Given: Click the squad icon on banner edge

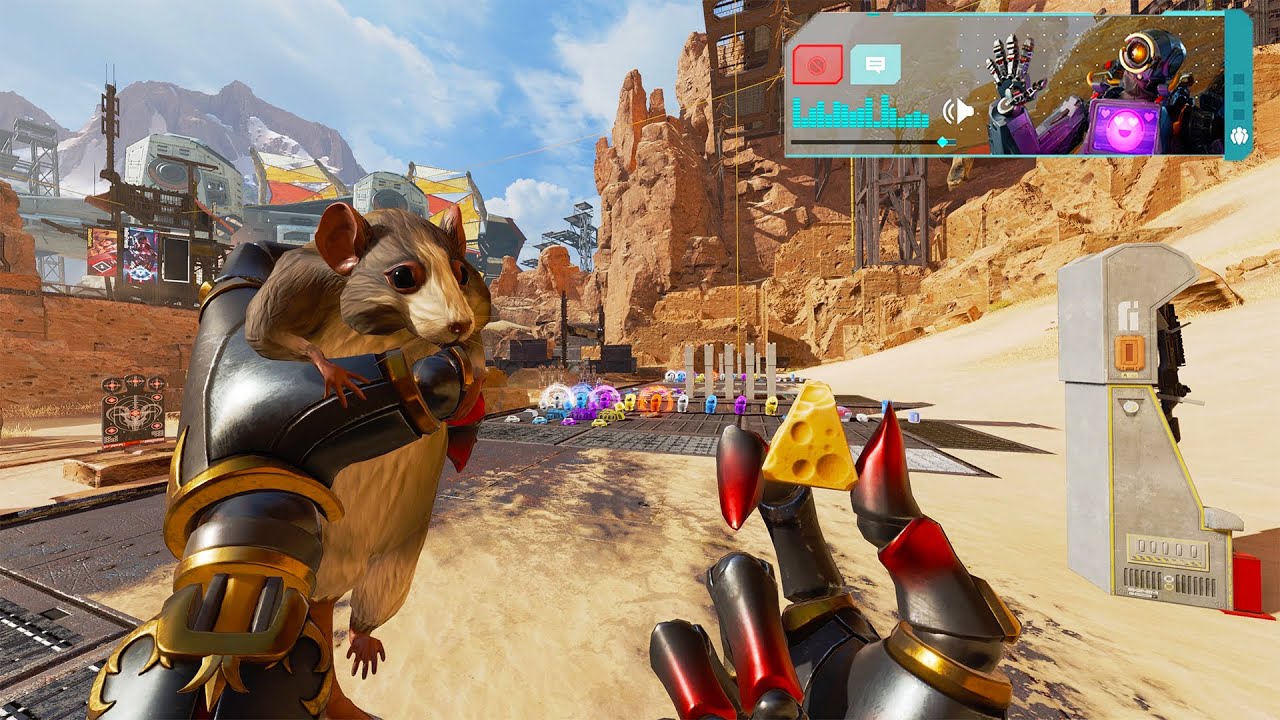Looking at the screenshot, I should pos(1239,138).
